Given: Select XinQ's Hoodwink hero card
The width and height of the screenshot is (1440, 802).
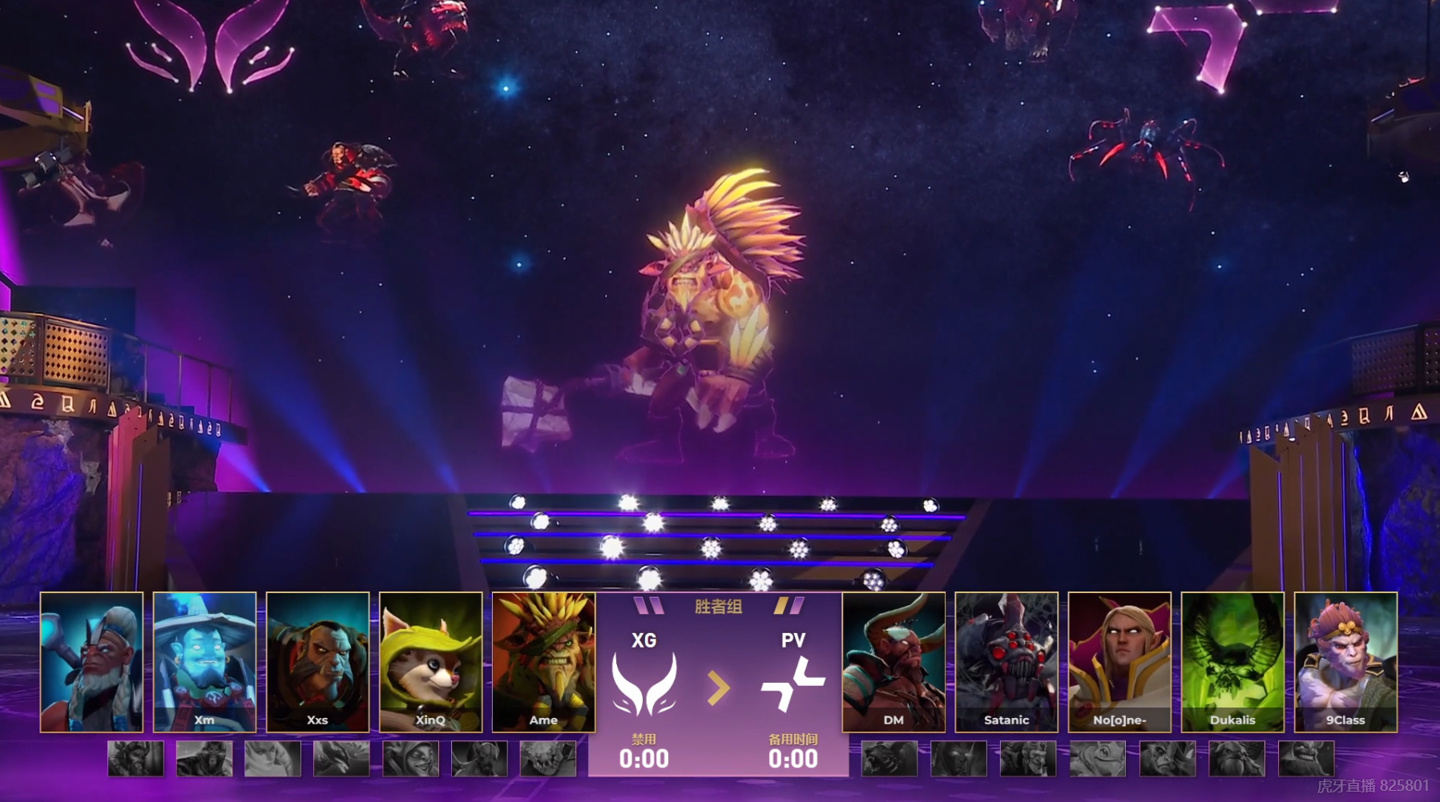Looking at the screenshot, I should pyautogui.click(x=431, y=661).
